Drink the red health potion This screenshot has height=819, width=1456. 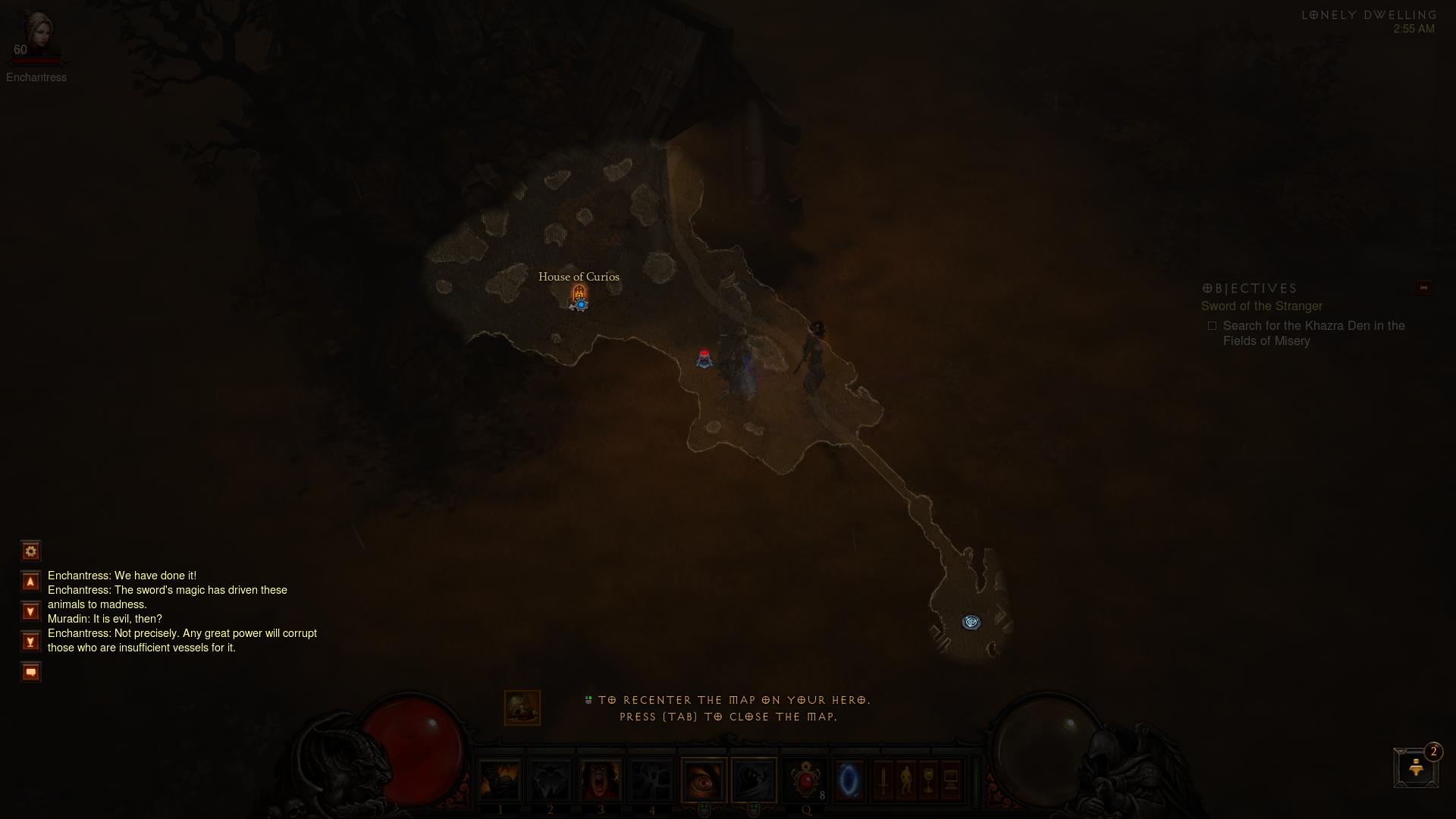pyautogui.click(x=805, y=780)
